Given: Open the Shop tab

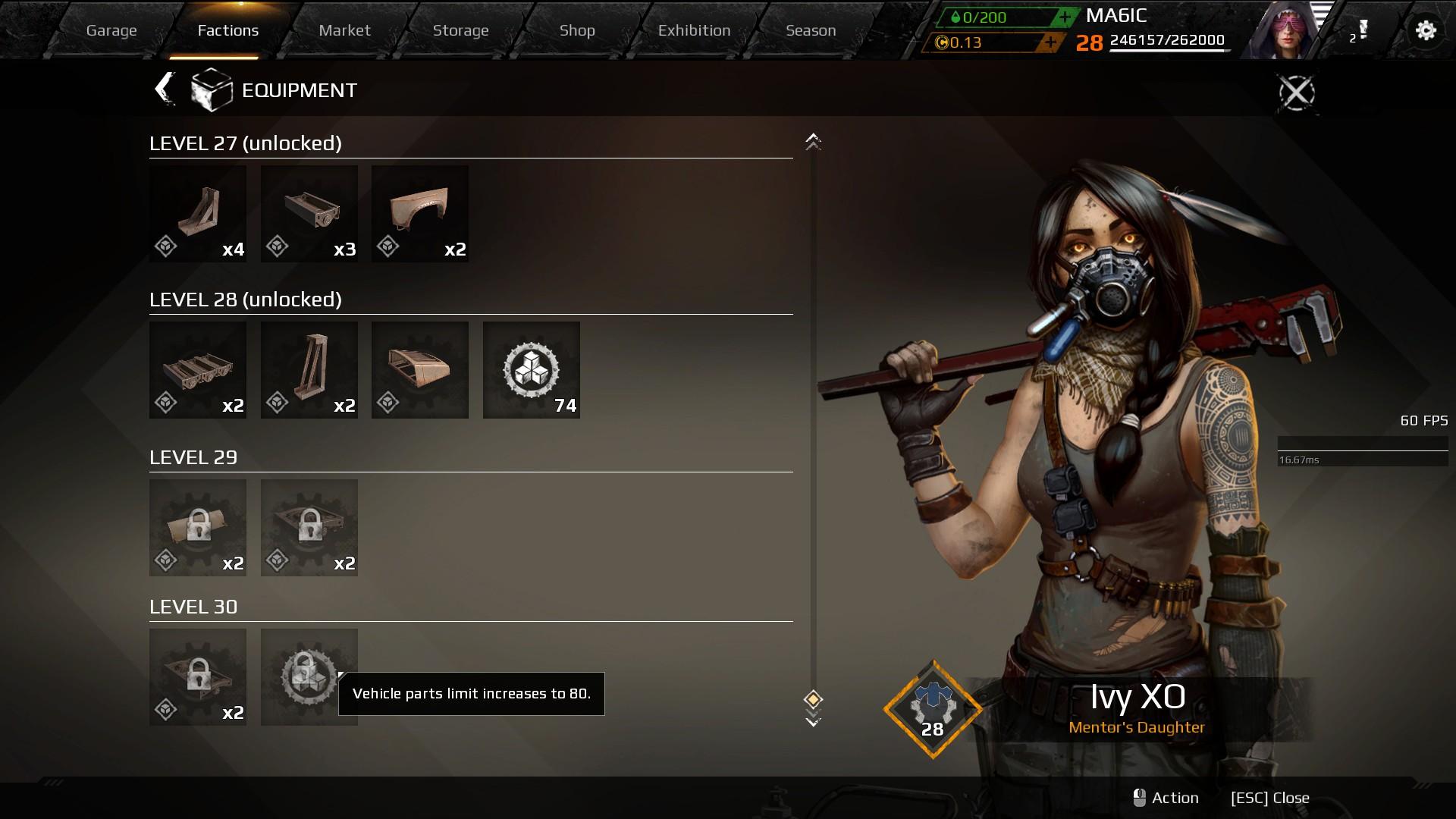Looking at the screenshot, I should pyautogui.click(x=577, y=30).
